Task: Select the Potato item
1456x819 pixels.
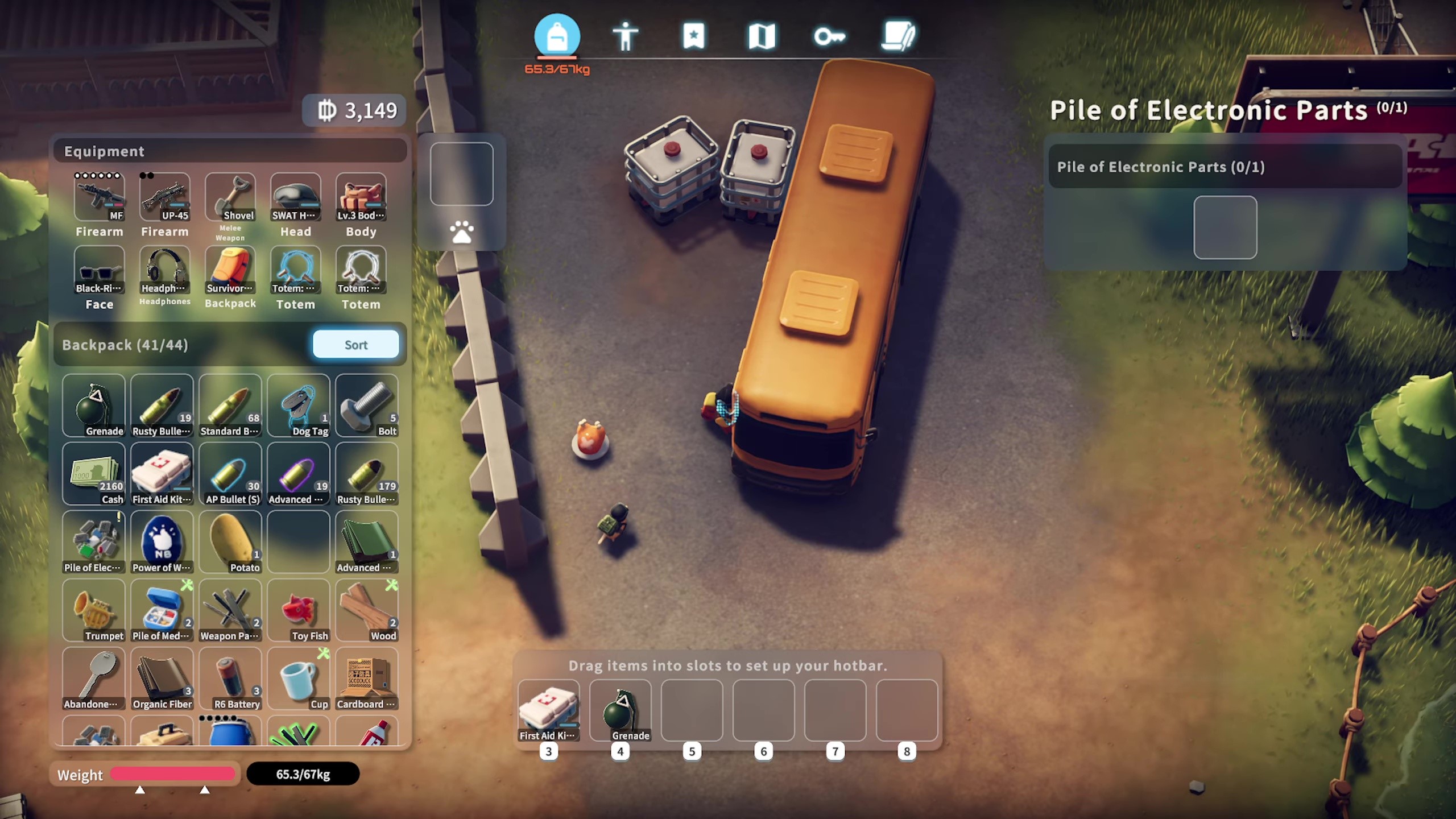Action: coord(230,541)
